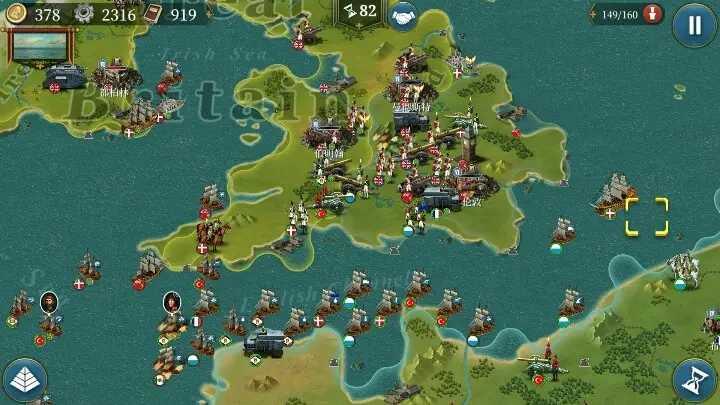Click the tile inside the yellow selection brackets

[646, 216]
